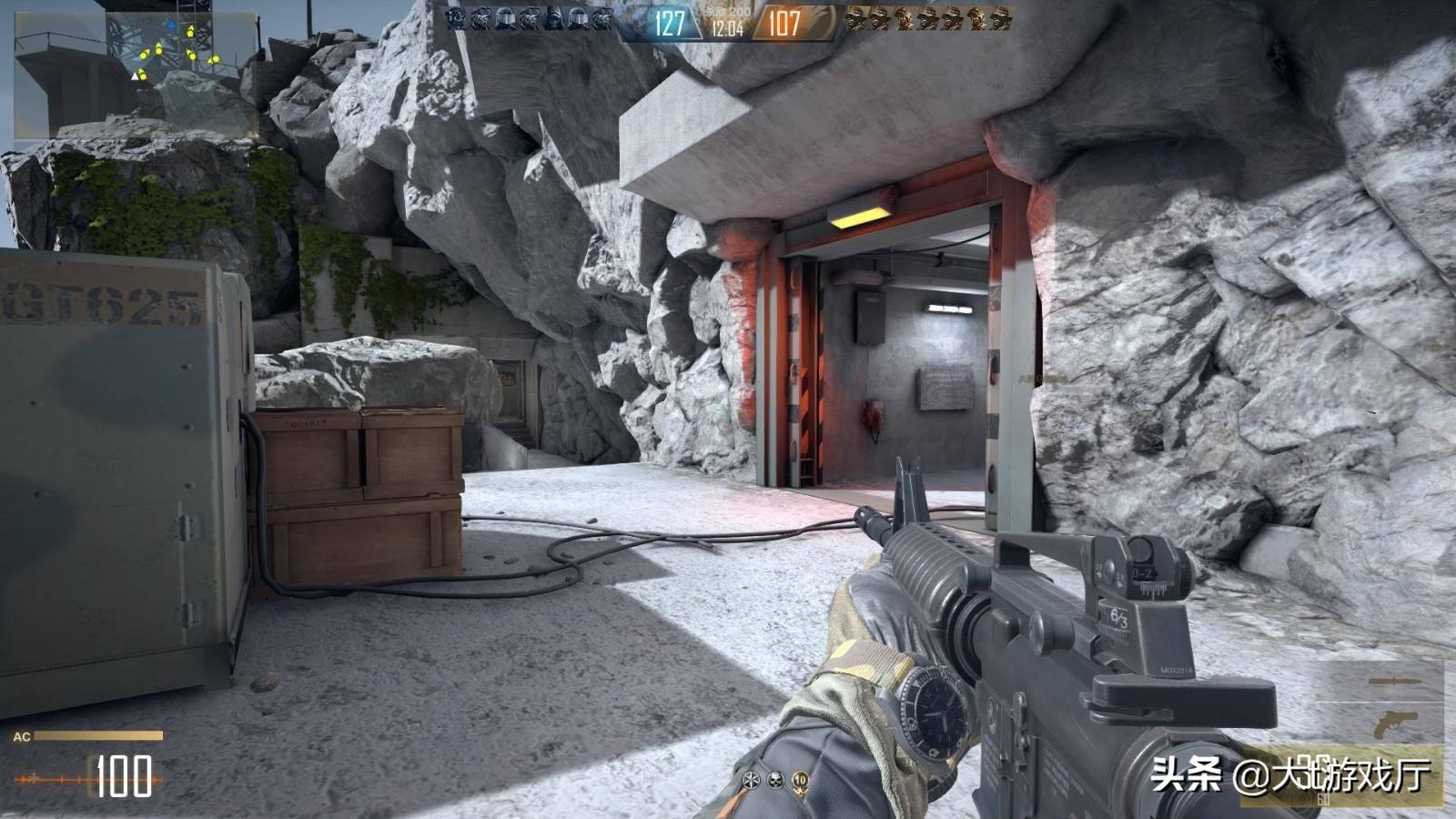The image size is (1456, 819).
Task: Click the skull perk icon
Action: pyautogui.click(x=775, y=781)
